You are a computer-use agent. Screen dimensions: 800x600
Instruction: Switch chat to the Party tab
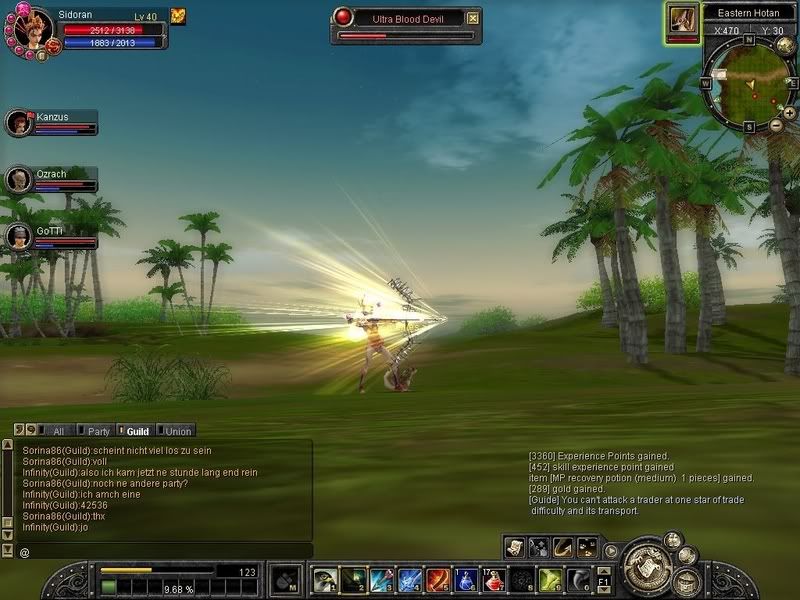[x=96, y=431]
